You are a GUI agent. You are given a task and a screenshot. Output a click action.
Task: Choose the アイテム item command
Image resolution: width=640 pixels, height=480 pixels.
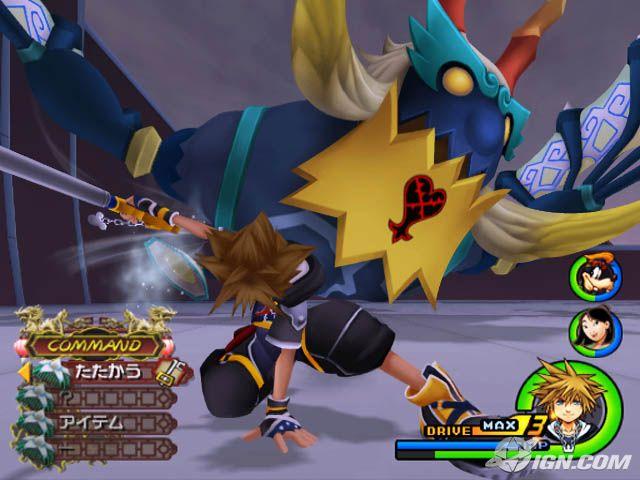click(100, 422)
